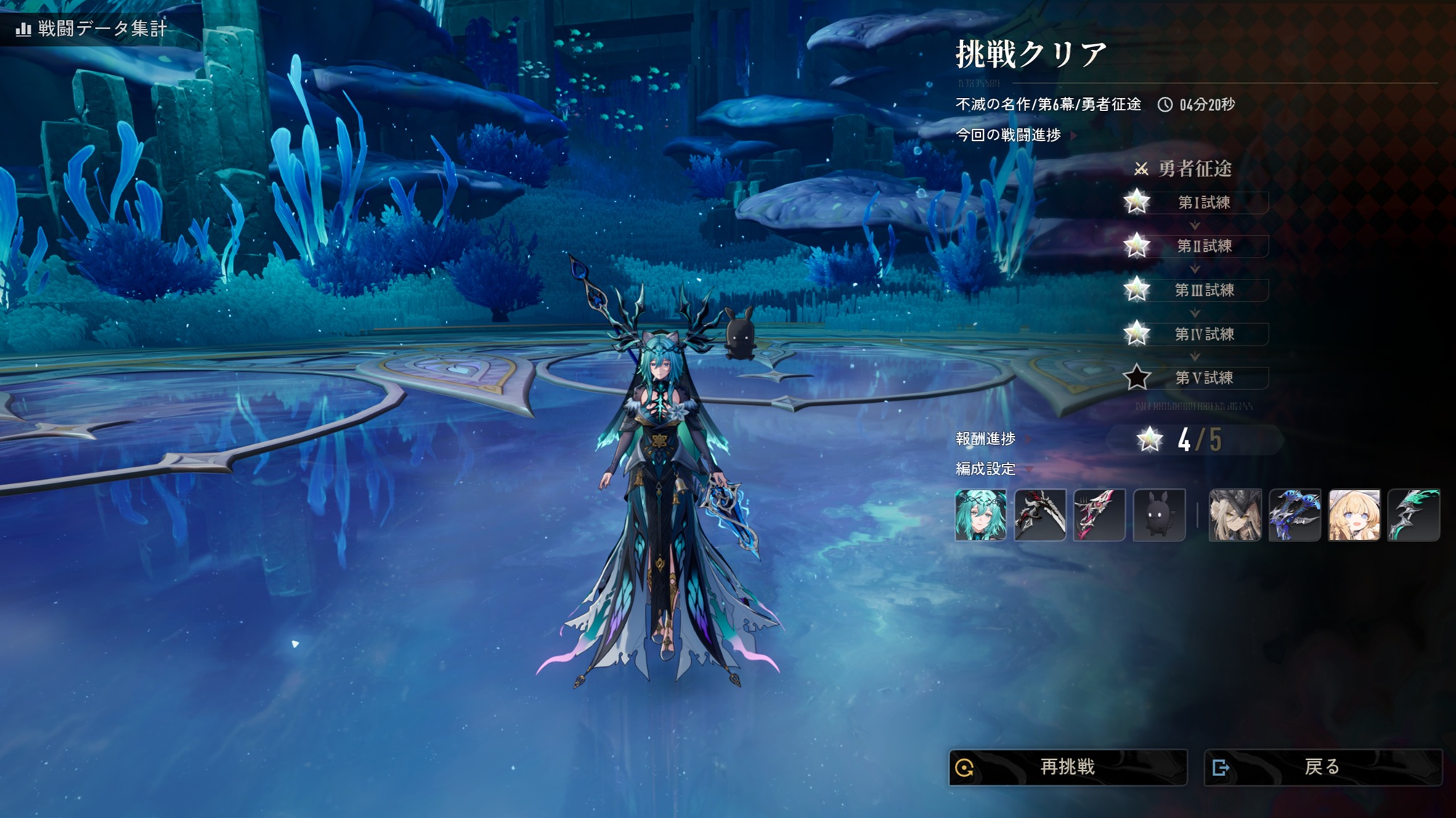Click the teal-green weapon icon
The width and height of the screenshot is (1456, 818).
[1413, 515]
